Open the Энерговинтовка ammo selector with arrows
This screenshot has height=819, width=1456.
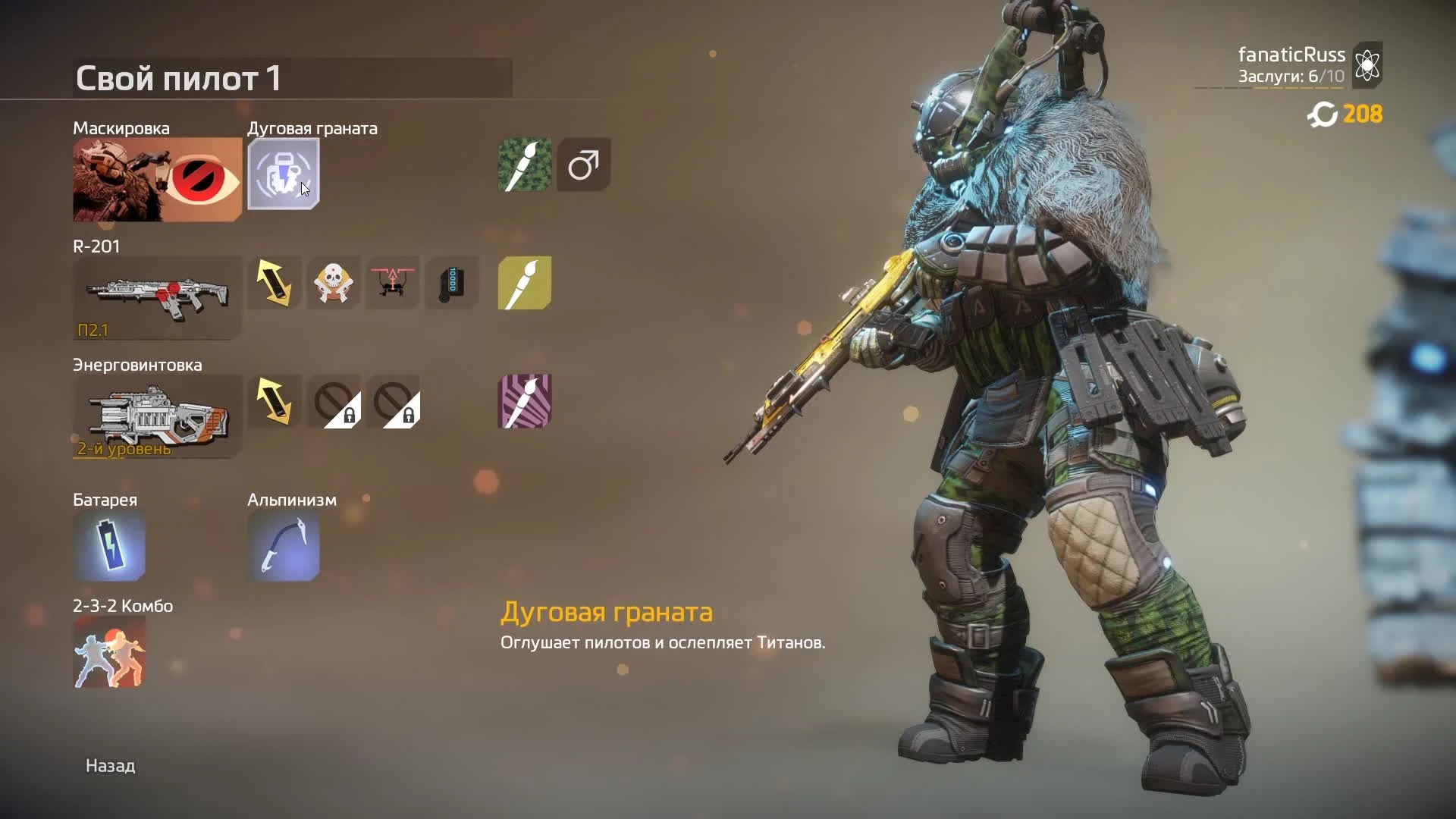click(275, 402)
